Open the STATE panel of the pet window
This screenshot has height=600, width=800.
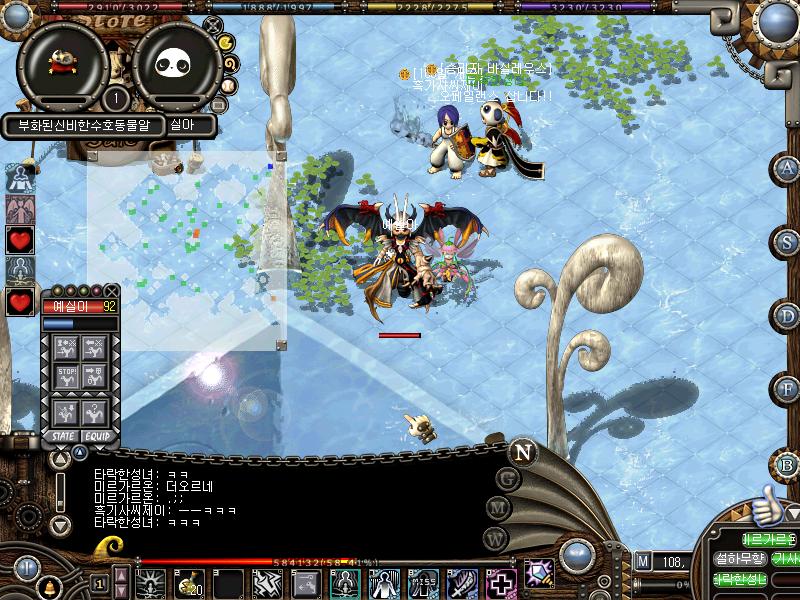click(x=62, y=436)
